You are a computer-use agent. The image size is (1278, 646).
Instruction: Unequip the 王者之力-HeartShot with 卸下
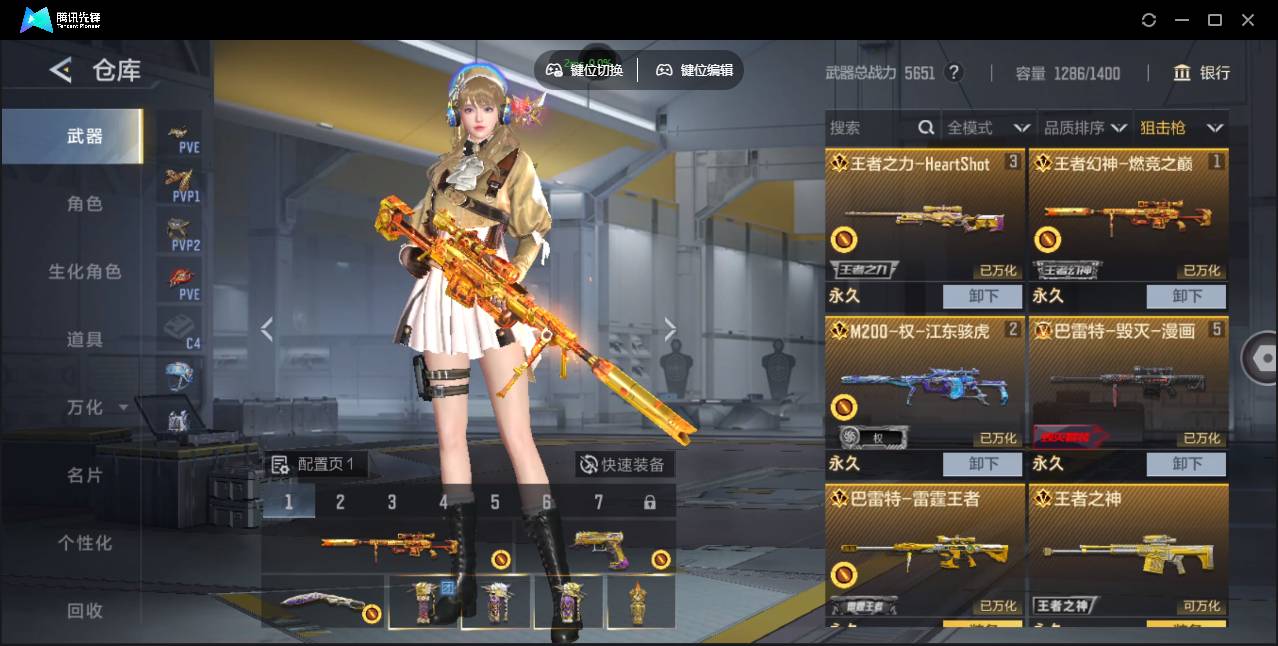(x=983, y=296)
